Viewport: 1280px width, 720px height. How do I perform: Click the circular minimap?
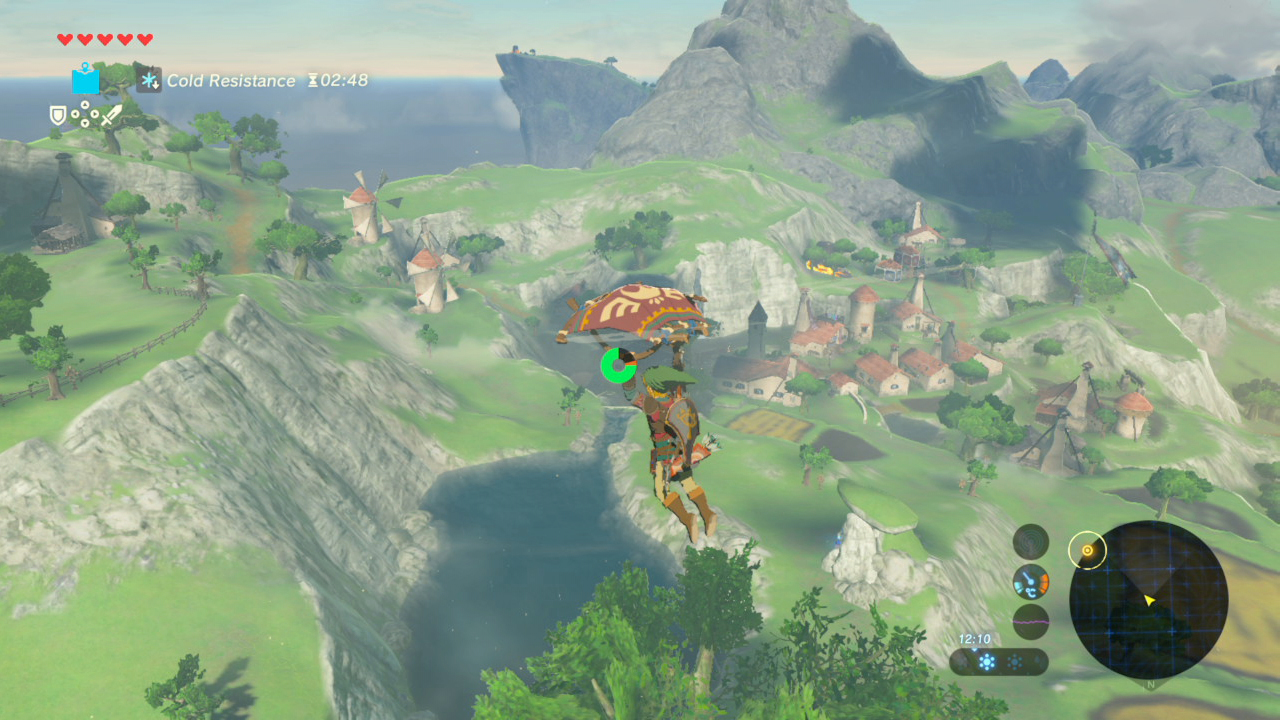coord(1148,600)
